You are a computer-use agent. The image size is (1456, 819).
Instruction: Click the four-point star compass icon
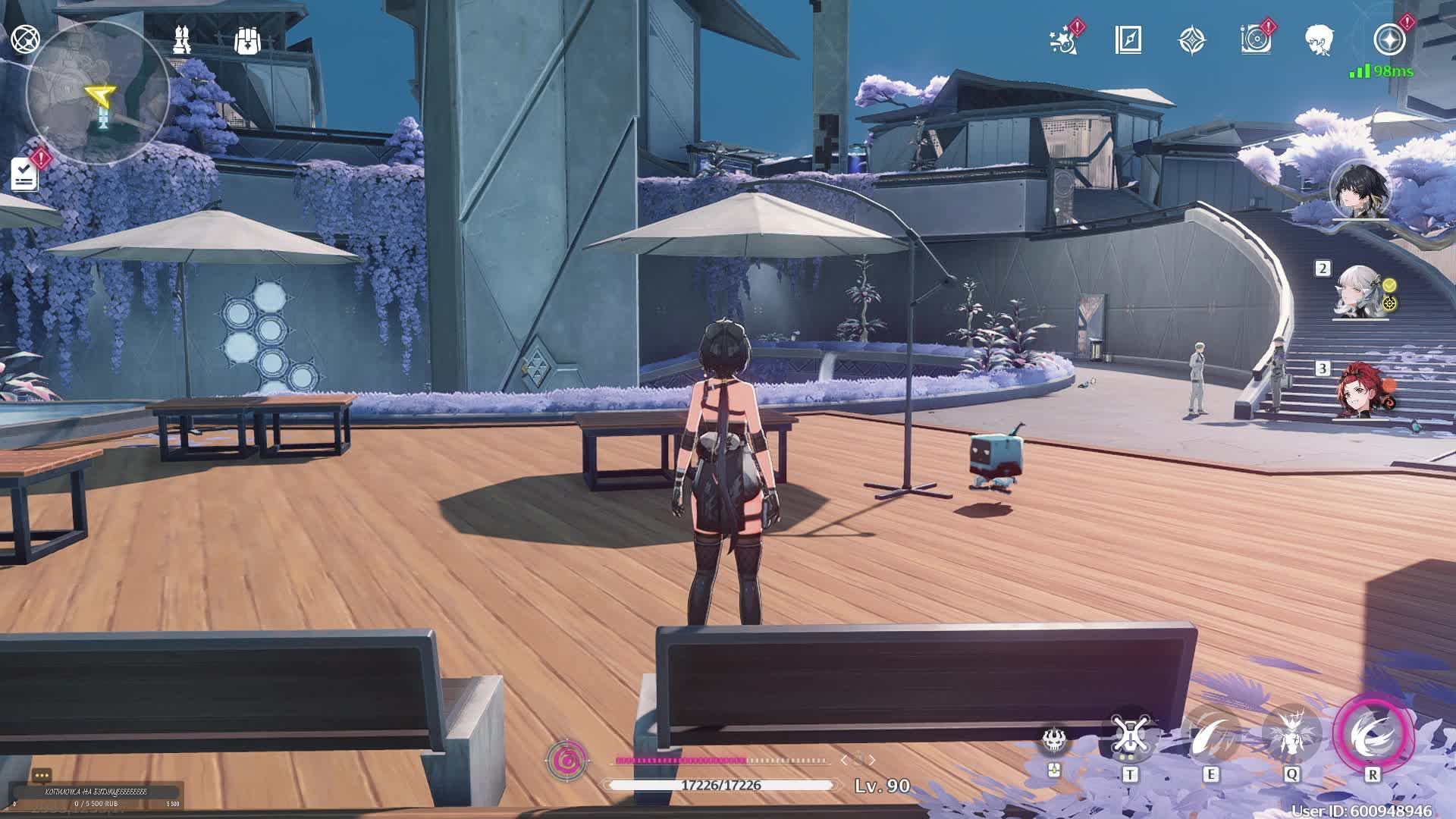click(1192, 40)
